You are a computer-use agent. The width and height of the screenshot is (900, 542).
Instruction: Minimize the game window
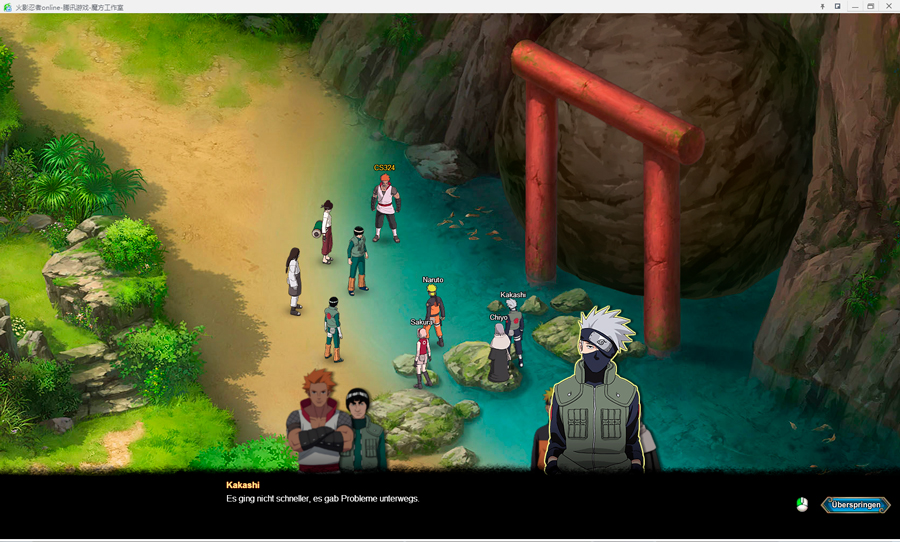[855, 6]
